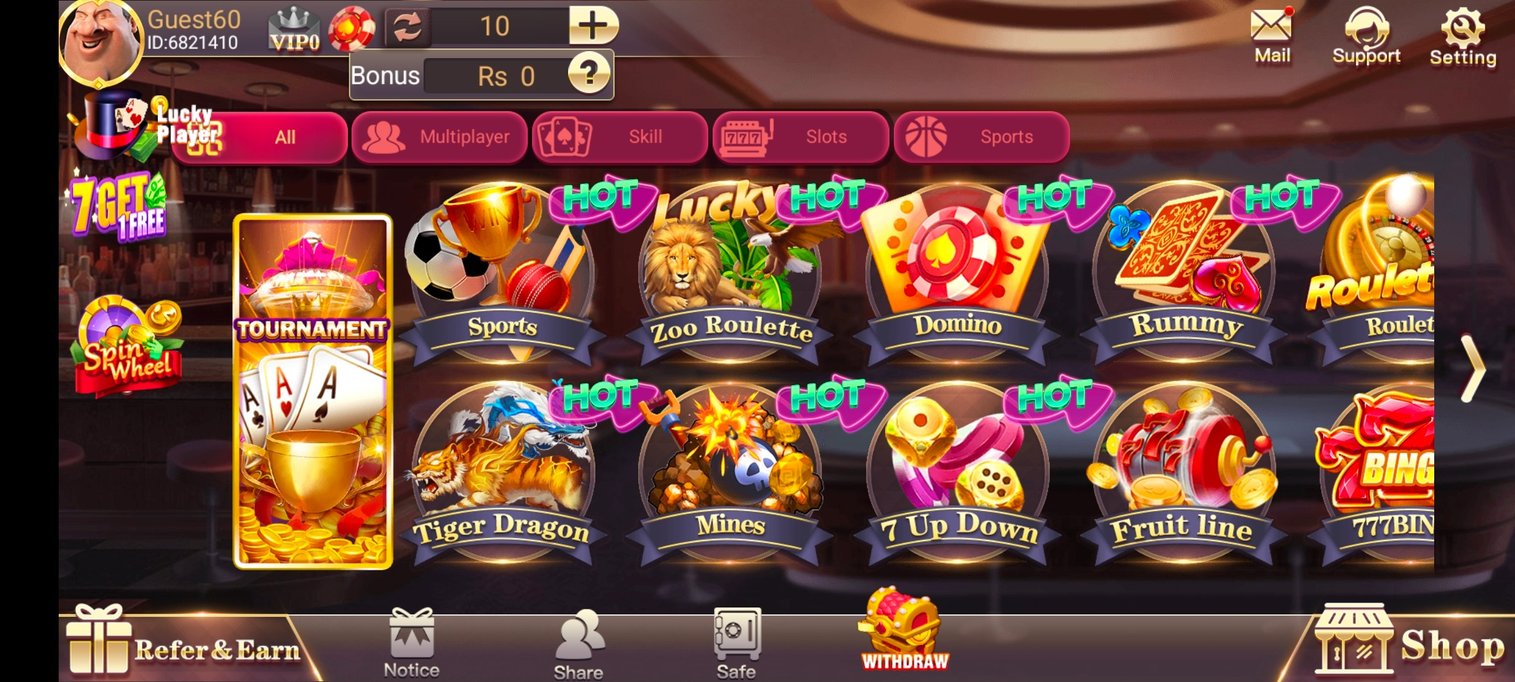
Task: Select the Slots category tab
Action: tap(800, 137)
